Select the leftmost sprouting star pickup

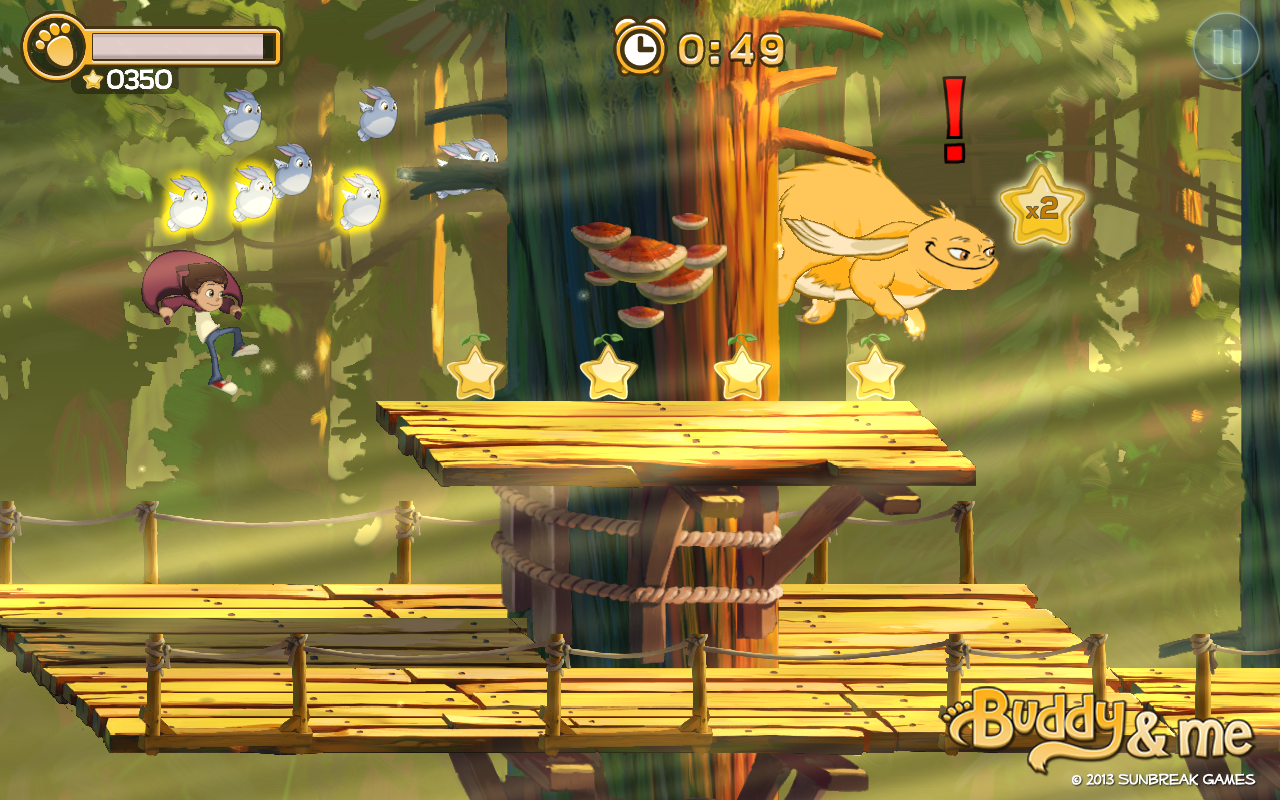(475, 375)
